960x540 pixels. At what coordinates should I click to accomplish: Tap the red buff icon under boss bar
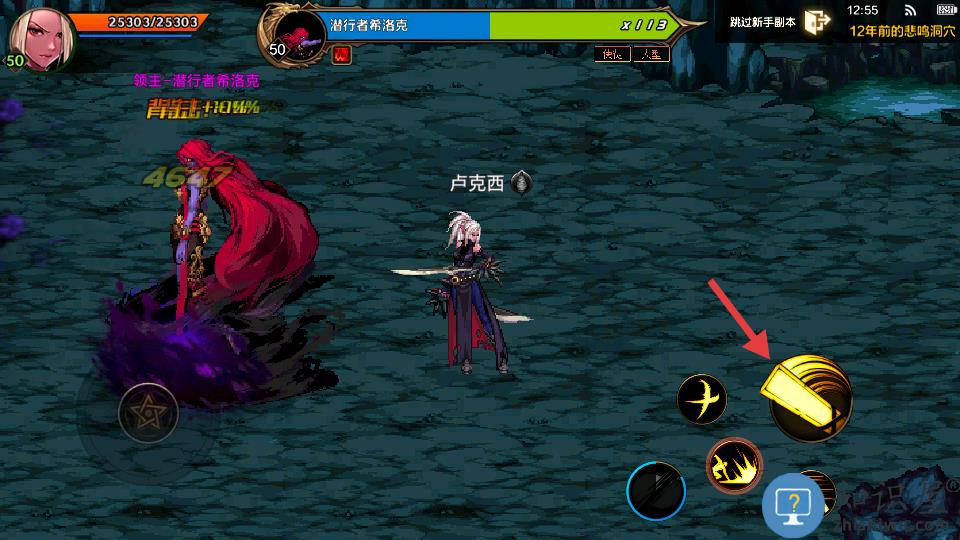pyautogui.click(x=341, y=55)
